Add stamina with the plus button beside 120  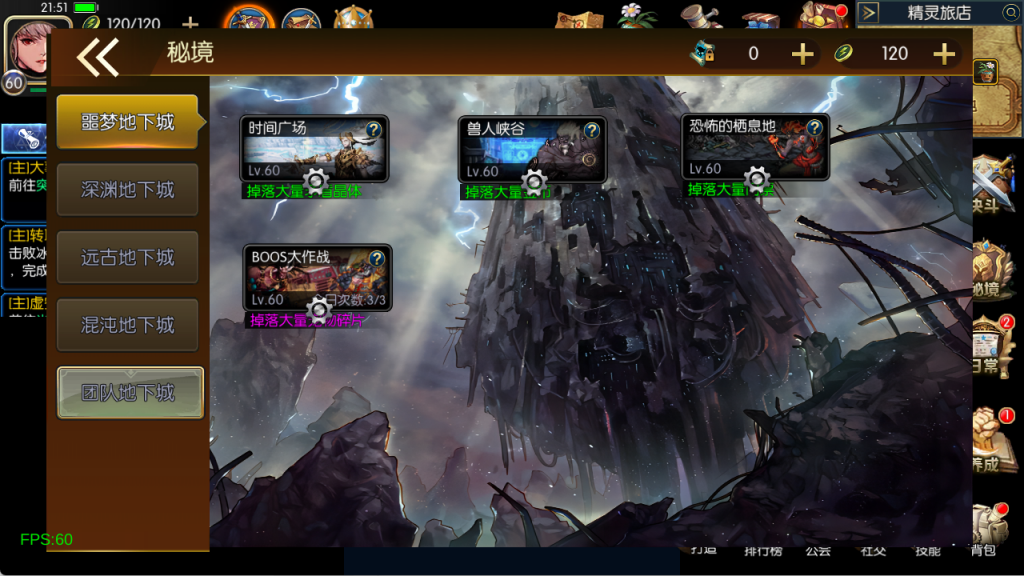(944, 54)
